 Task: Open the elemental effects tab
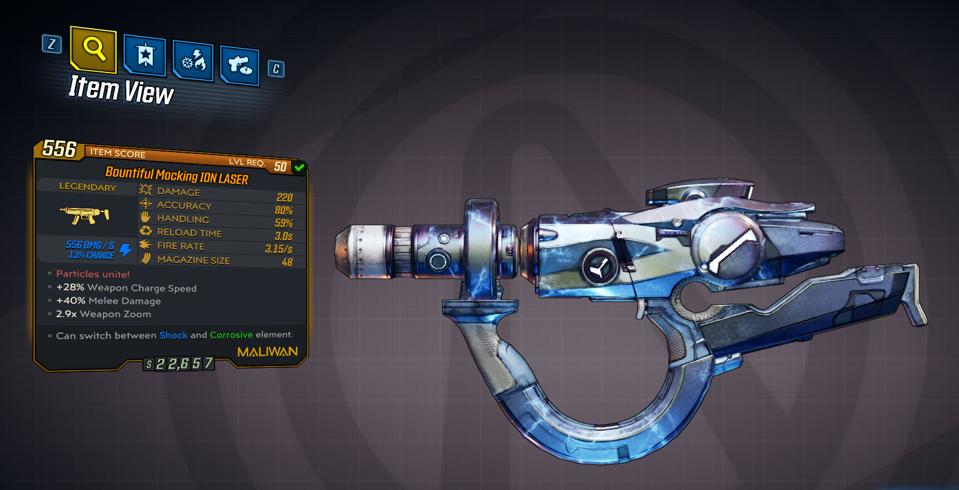pyautogui.click(x=192, y=61)
